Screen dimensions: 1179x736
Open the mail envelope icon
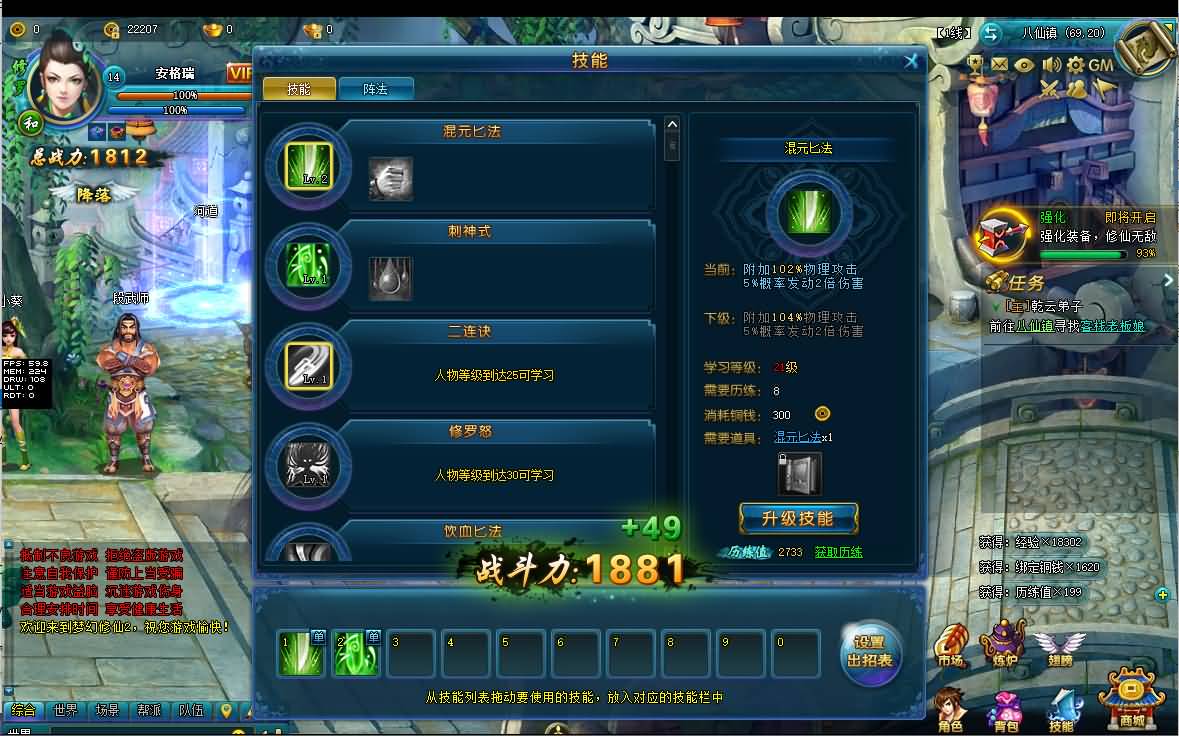999,65
